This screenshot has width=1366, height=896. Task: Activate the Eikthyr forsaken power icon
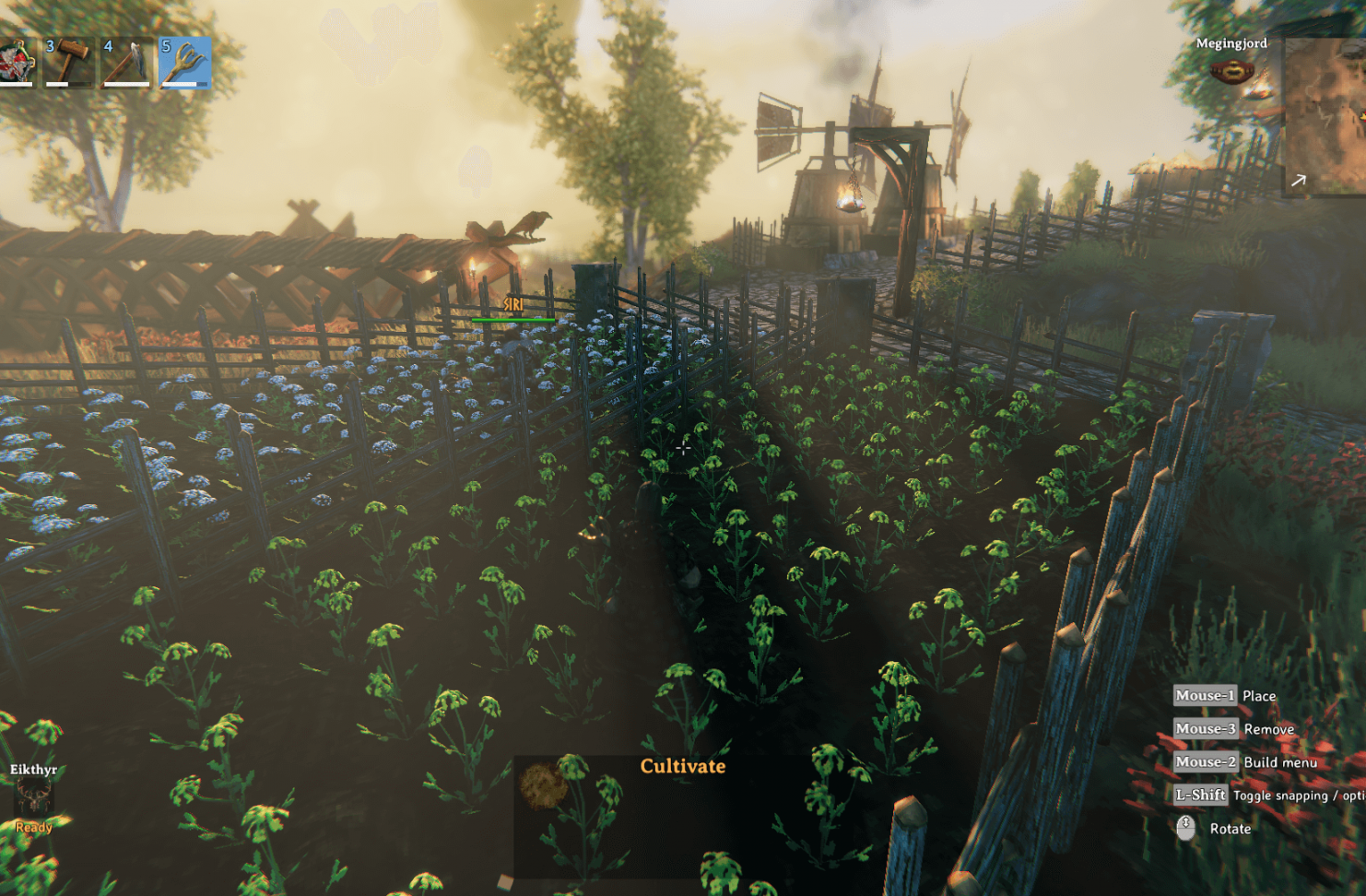pyautogui.click(x=33, y=797)
